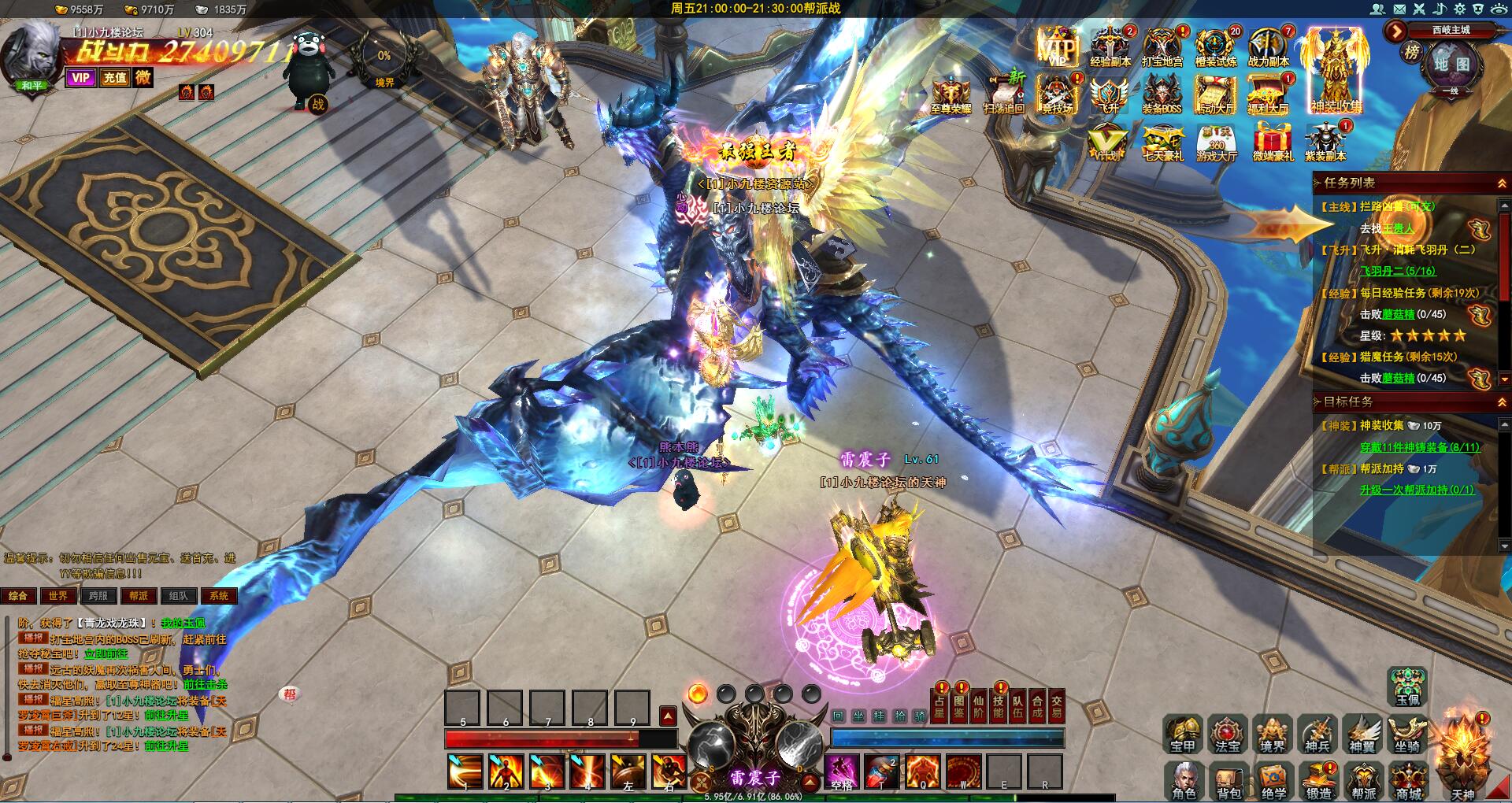The image size is (1512, 803).
Task: Open the 锻造 forging menu
Action: tap(1319, 779)
